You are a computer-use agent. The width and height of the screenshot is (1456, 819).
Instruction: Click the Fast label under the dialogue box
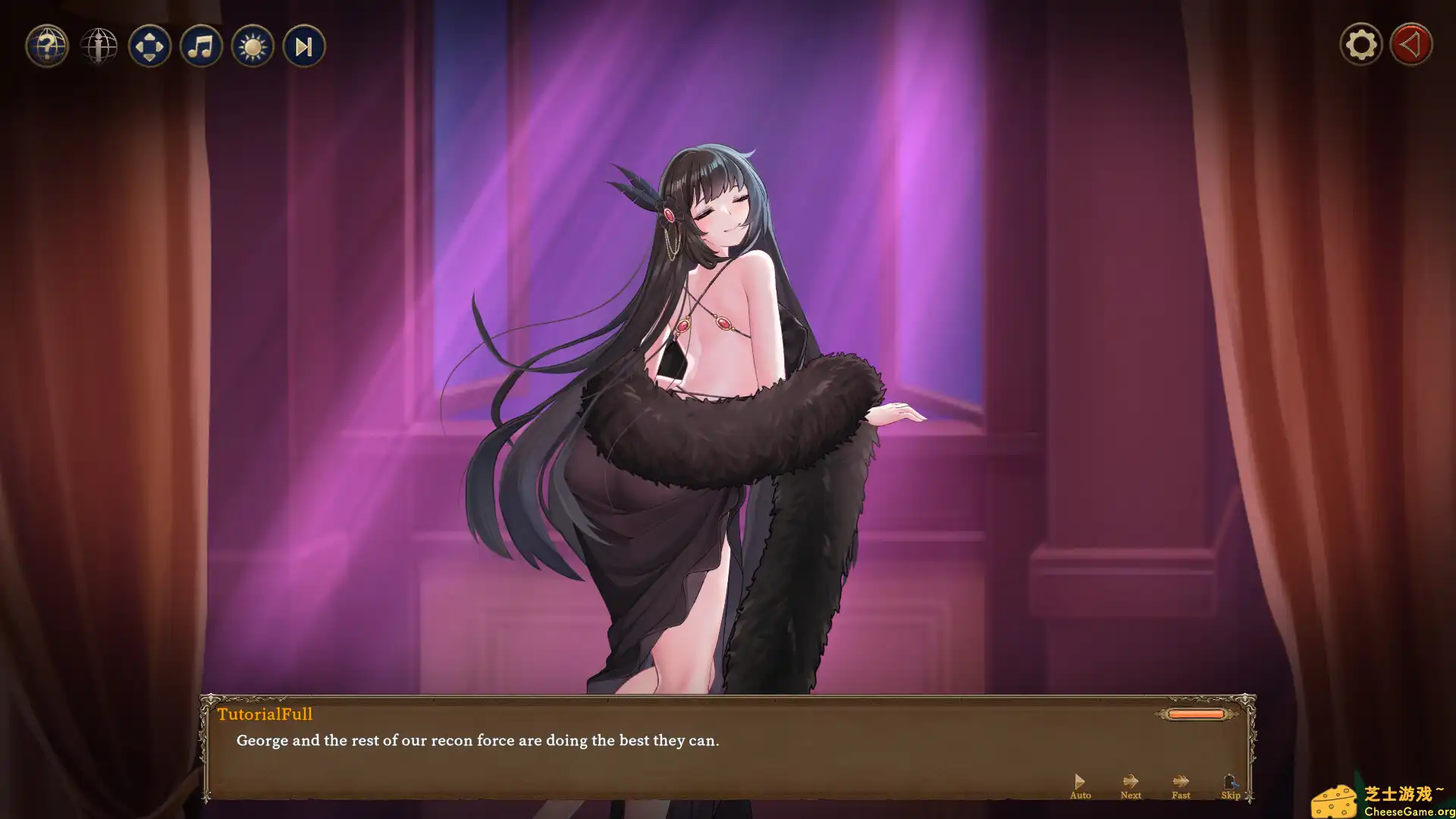(1180, 795)
